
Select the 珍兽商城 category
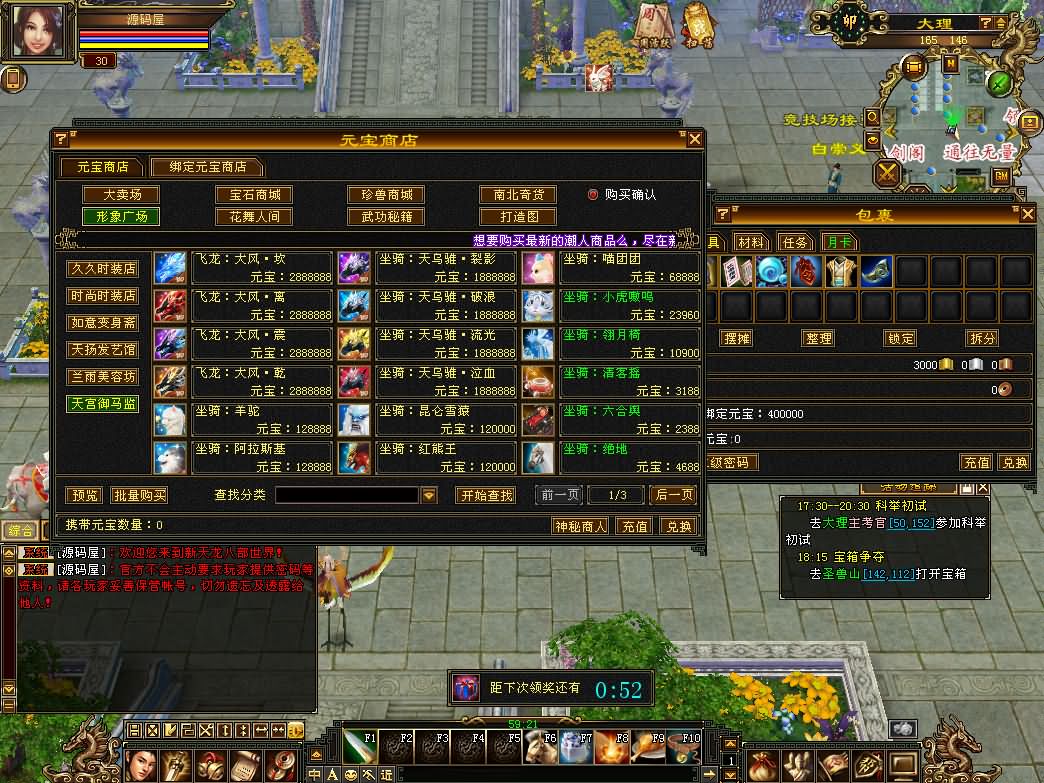tap(386, 195)
